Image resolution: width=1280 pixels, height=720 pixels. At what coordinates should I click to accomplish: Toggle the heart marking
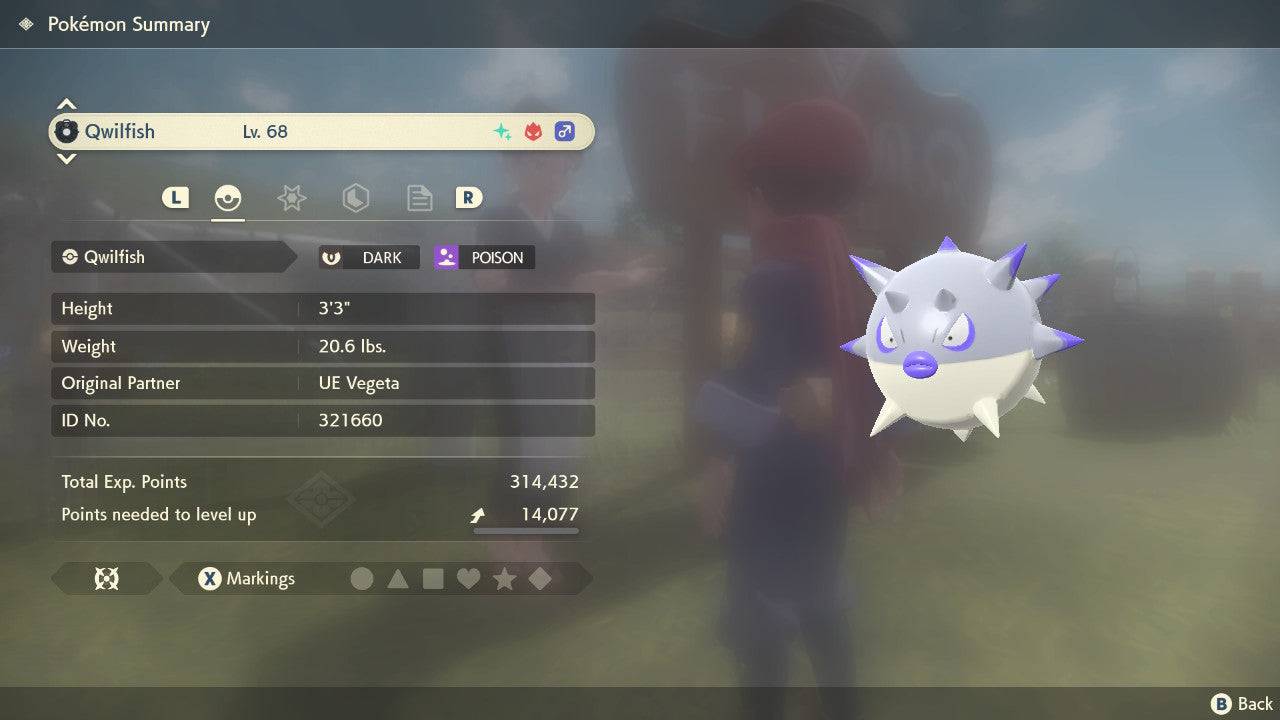[x=468, y=579]
